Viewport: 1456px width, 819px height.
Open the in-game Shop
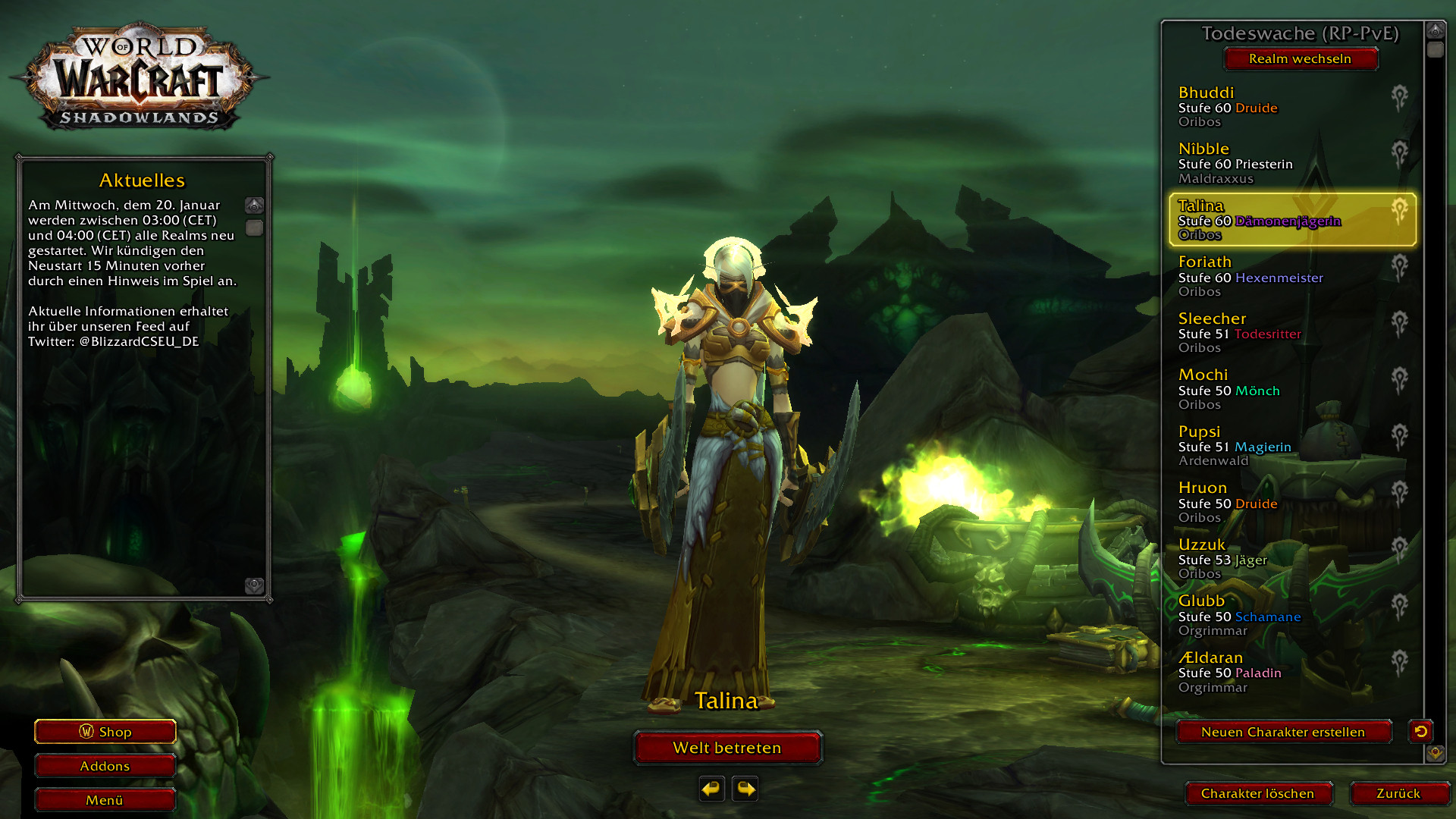coord(105,732)
